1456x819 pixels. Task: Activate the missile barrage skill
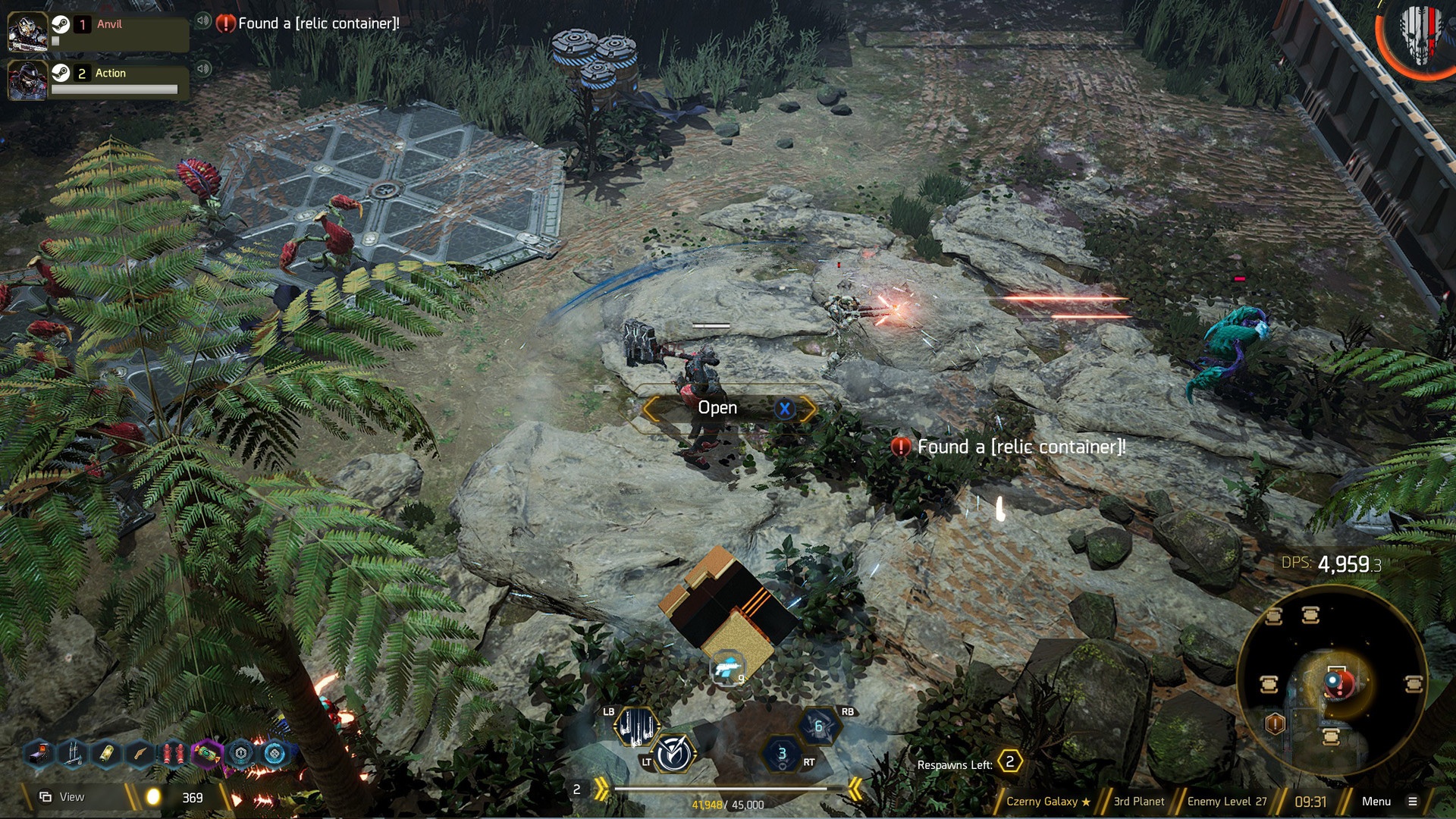(635, 726)
